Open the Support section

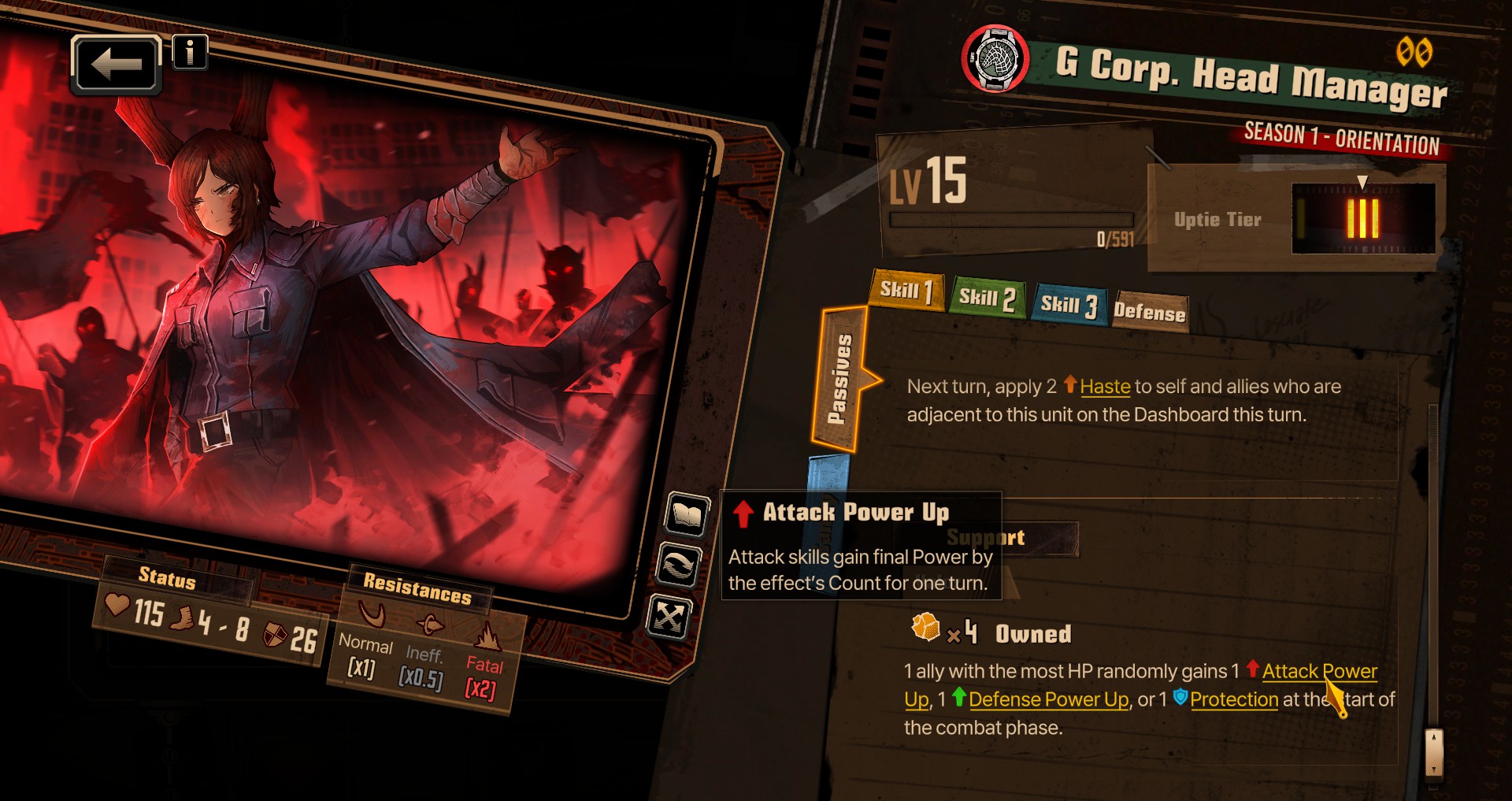click(x=985, y=537)
